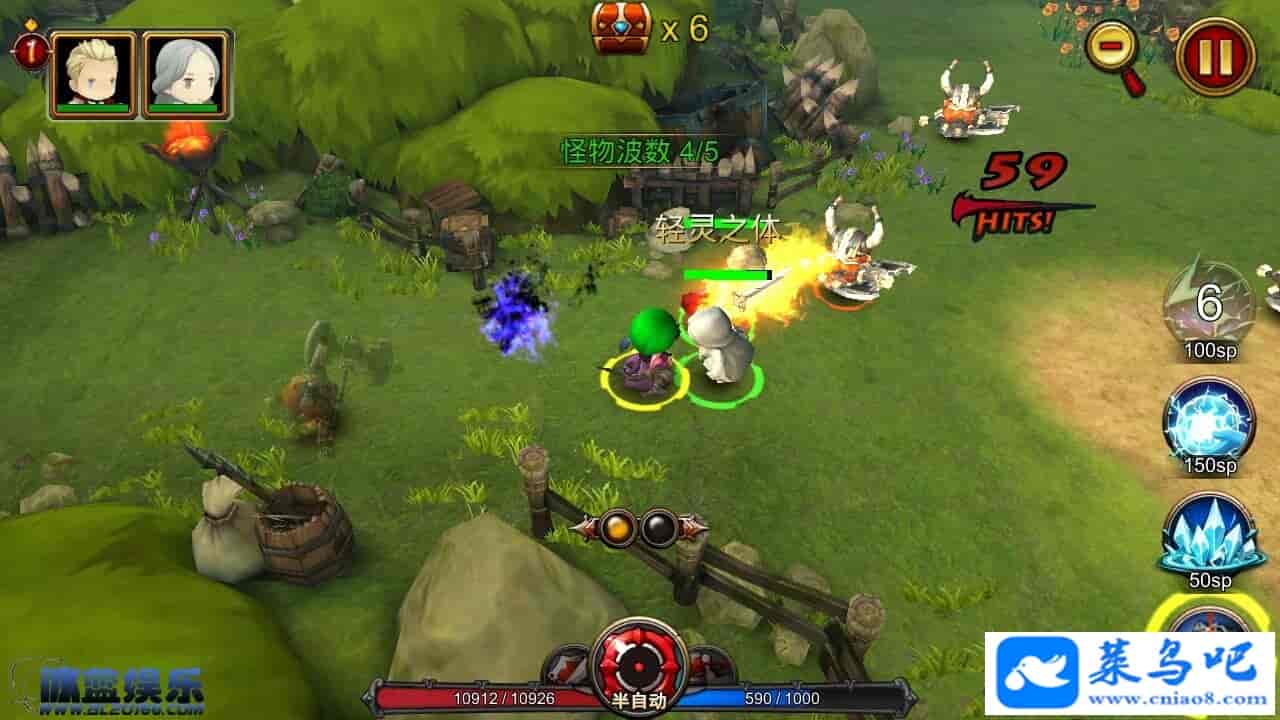Activate the yellow-ringed skill above the watermark

(x=1210, y=618)
